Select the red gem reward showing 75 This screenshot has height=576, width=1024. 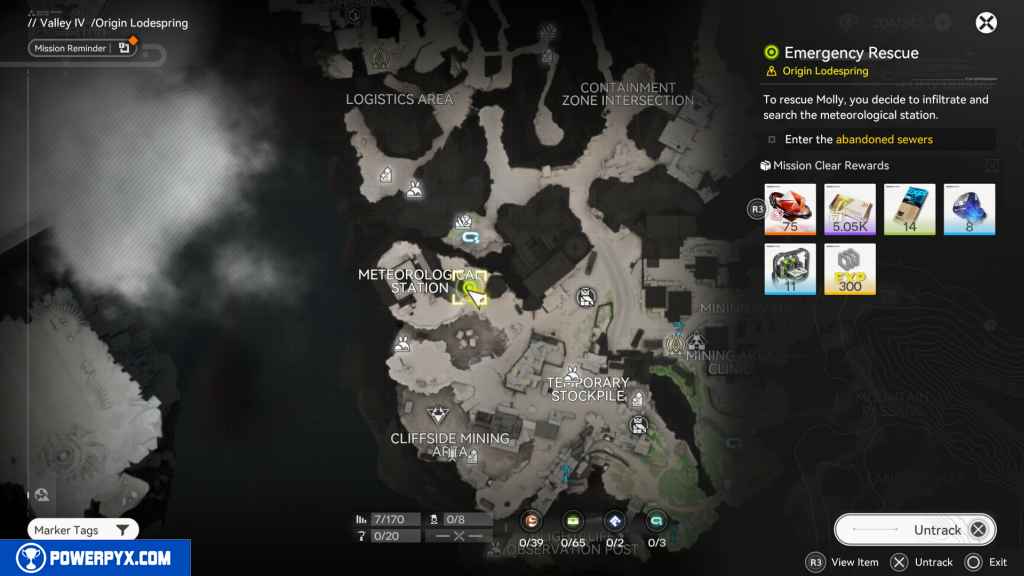coord(790,209)
